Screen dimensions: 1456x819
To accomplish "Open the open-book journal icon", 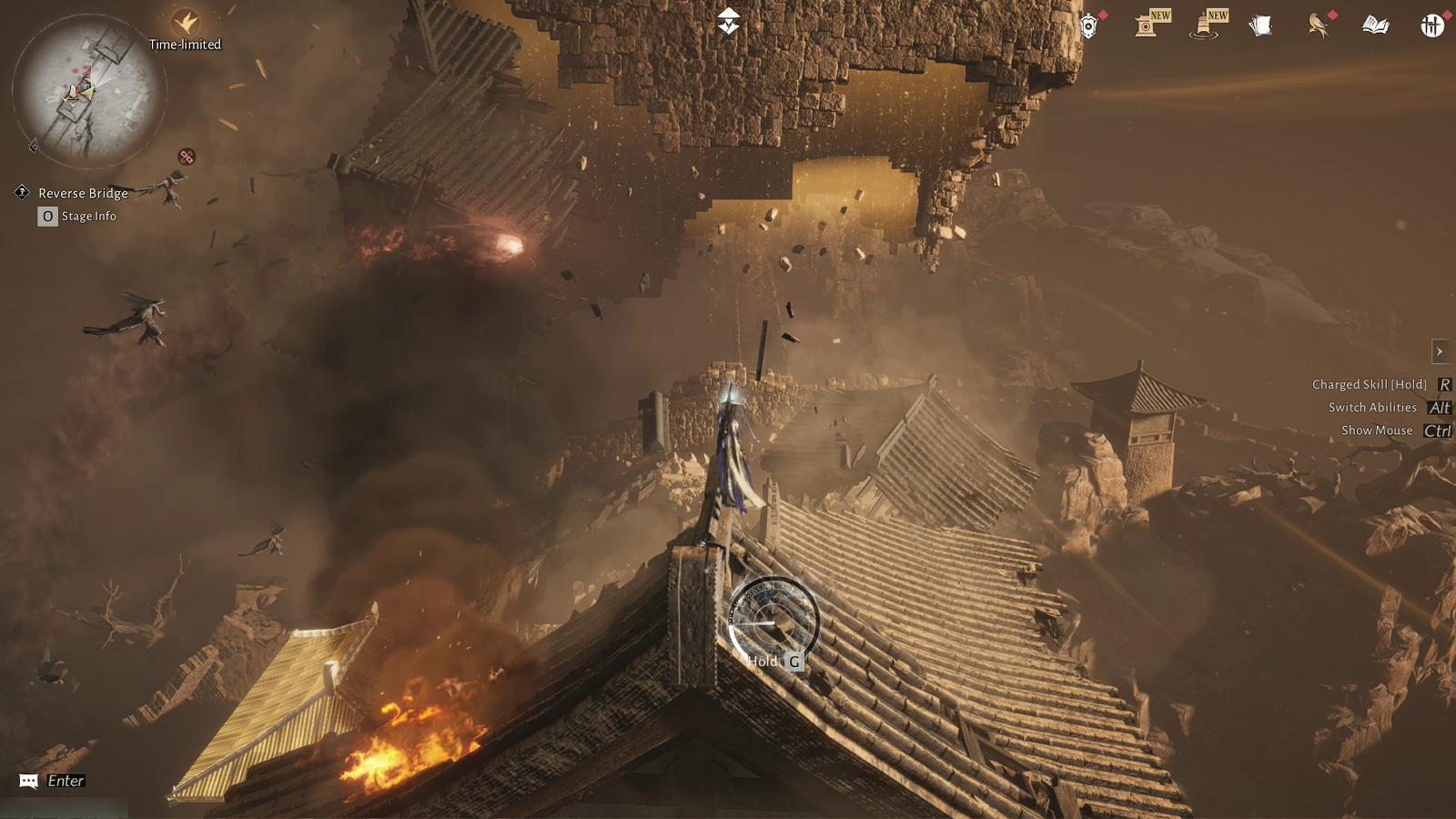I will 1375,25.
